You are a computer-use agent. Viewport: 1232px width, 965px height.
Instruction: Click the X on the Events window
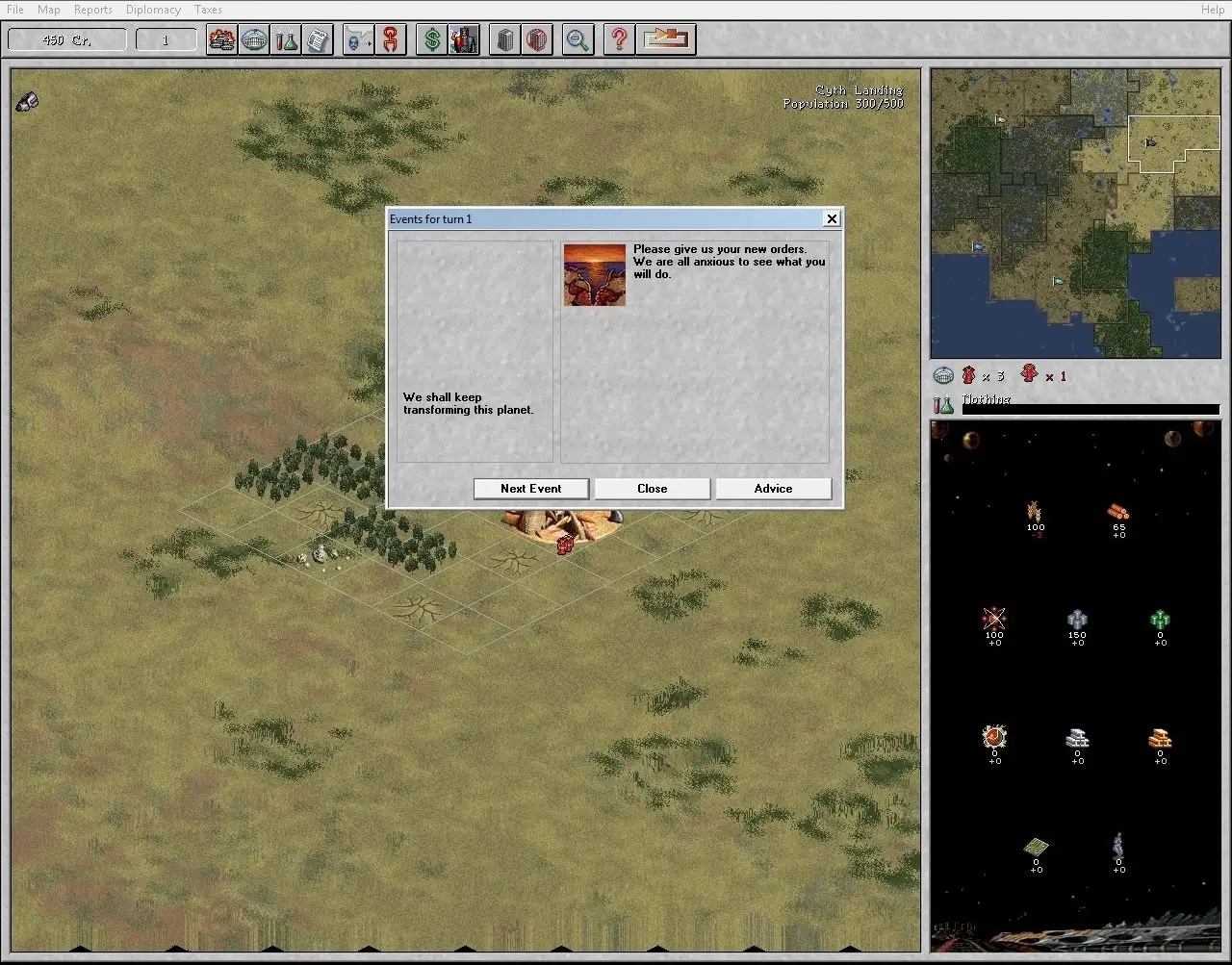click(832, 219)
